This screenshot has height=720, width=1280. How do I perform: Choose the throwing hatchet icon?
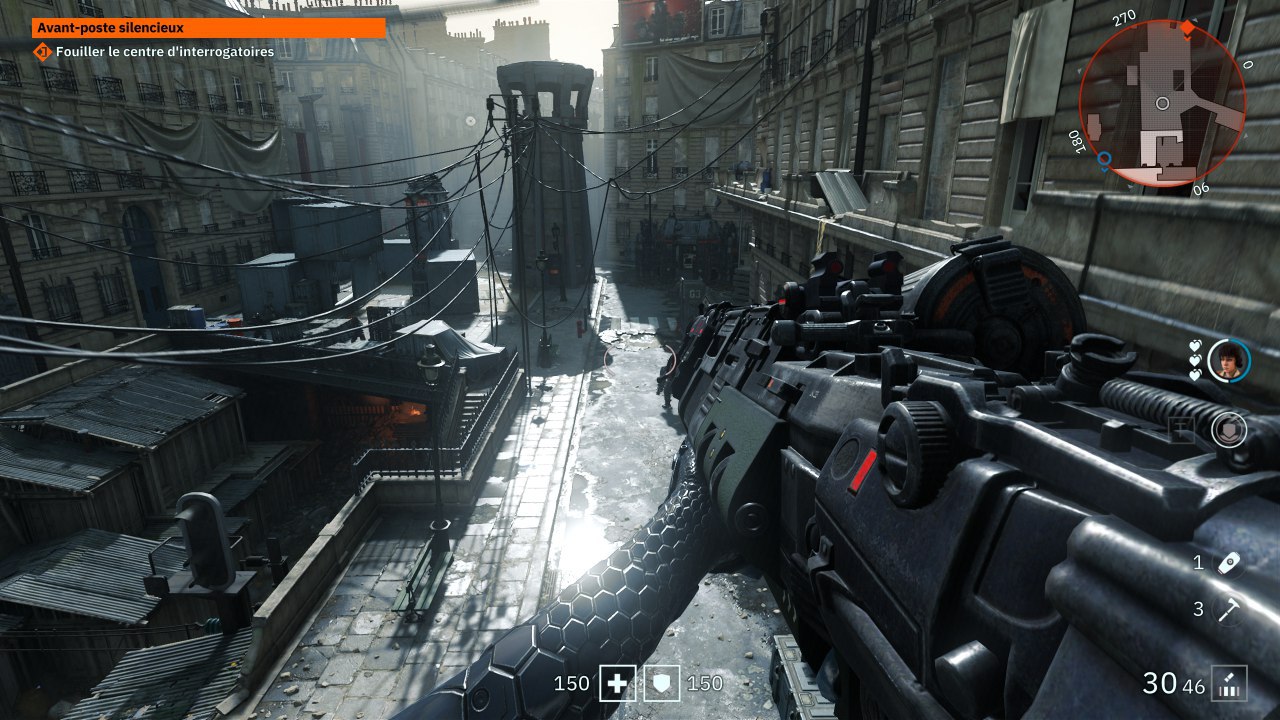[1229, 610]
